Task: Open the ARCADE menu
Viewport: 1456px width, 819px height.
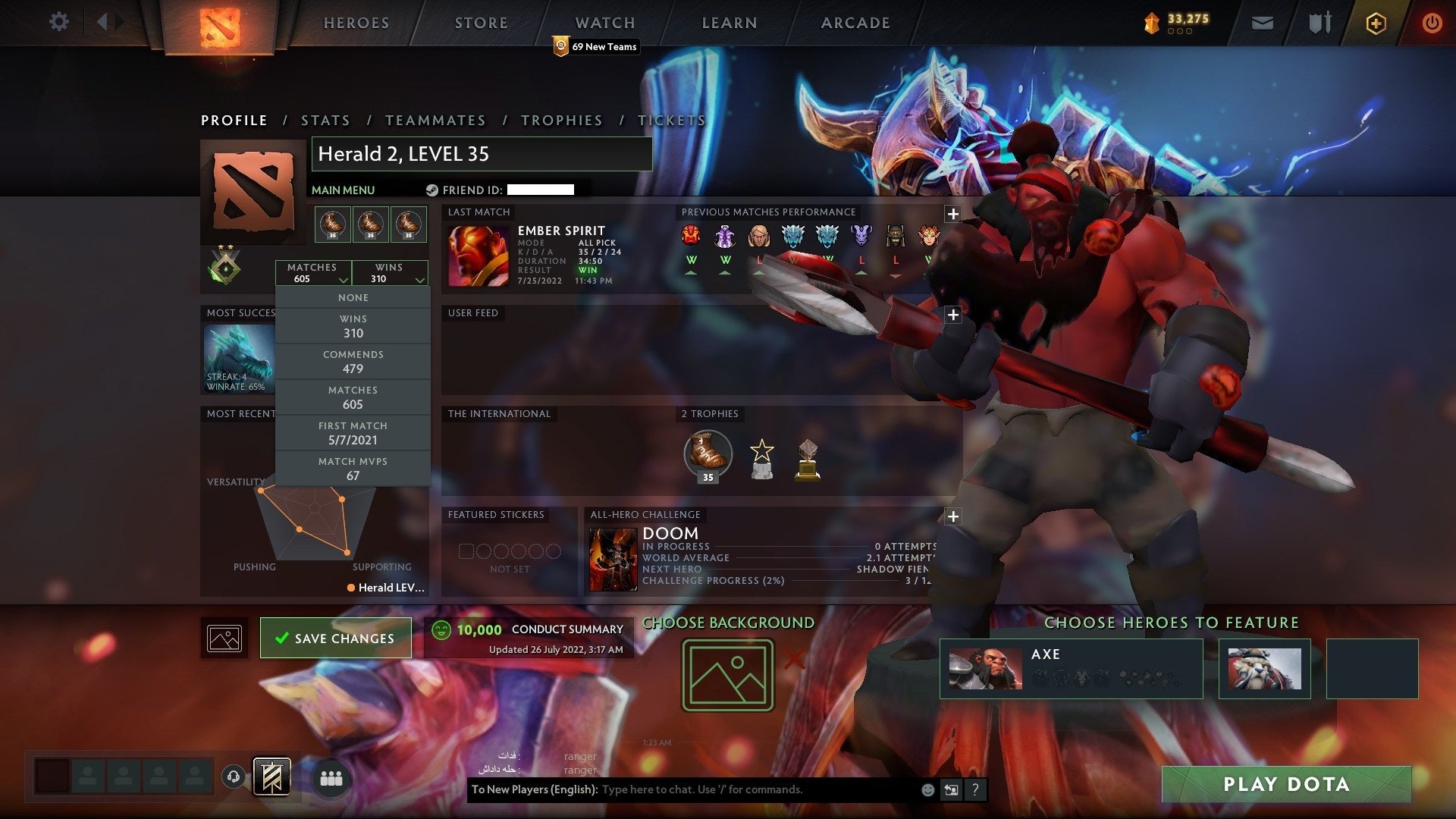Action: click(854, 23)
